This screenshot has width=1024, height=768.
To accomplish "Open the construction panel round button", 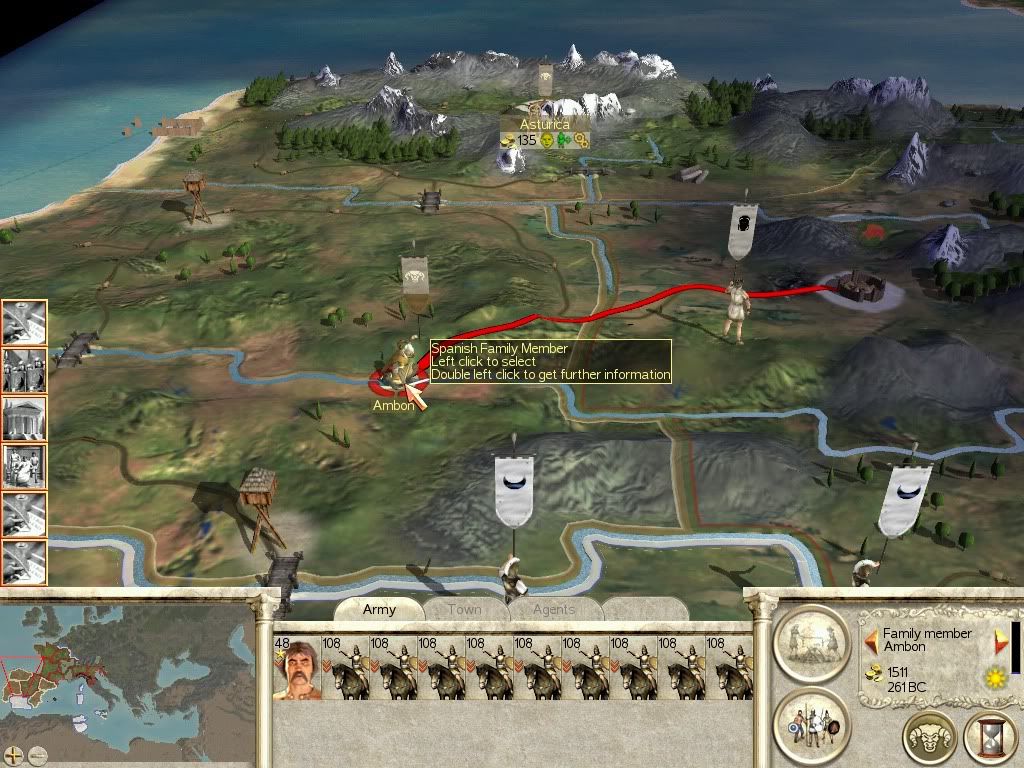I will click(810, 643).
